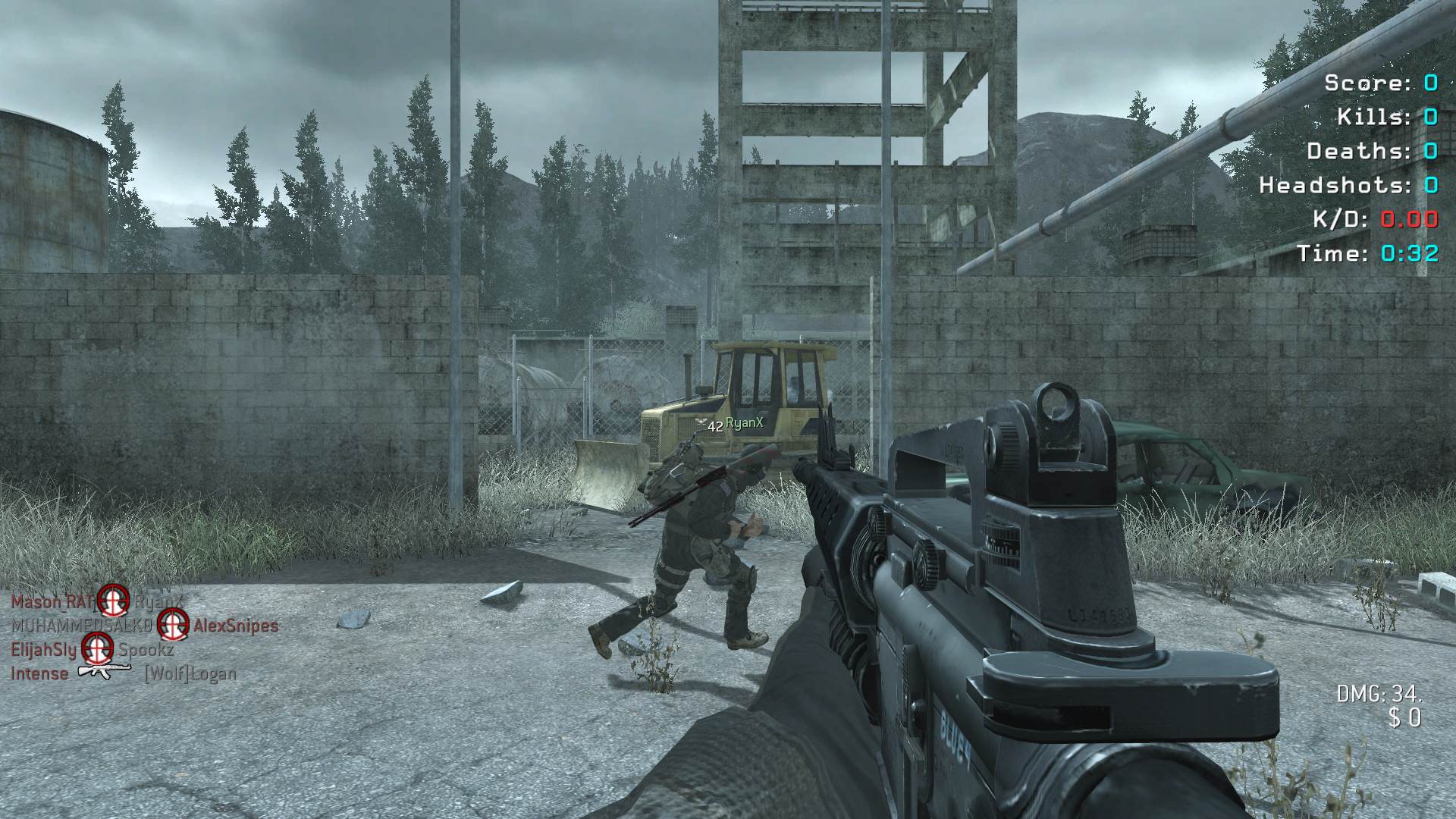Click the Mason_RAT kill feed name

(51, 601)
